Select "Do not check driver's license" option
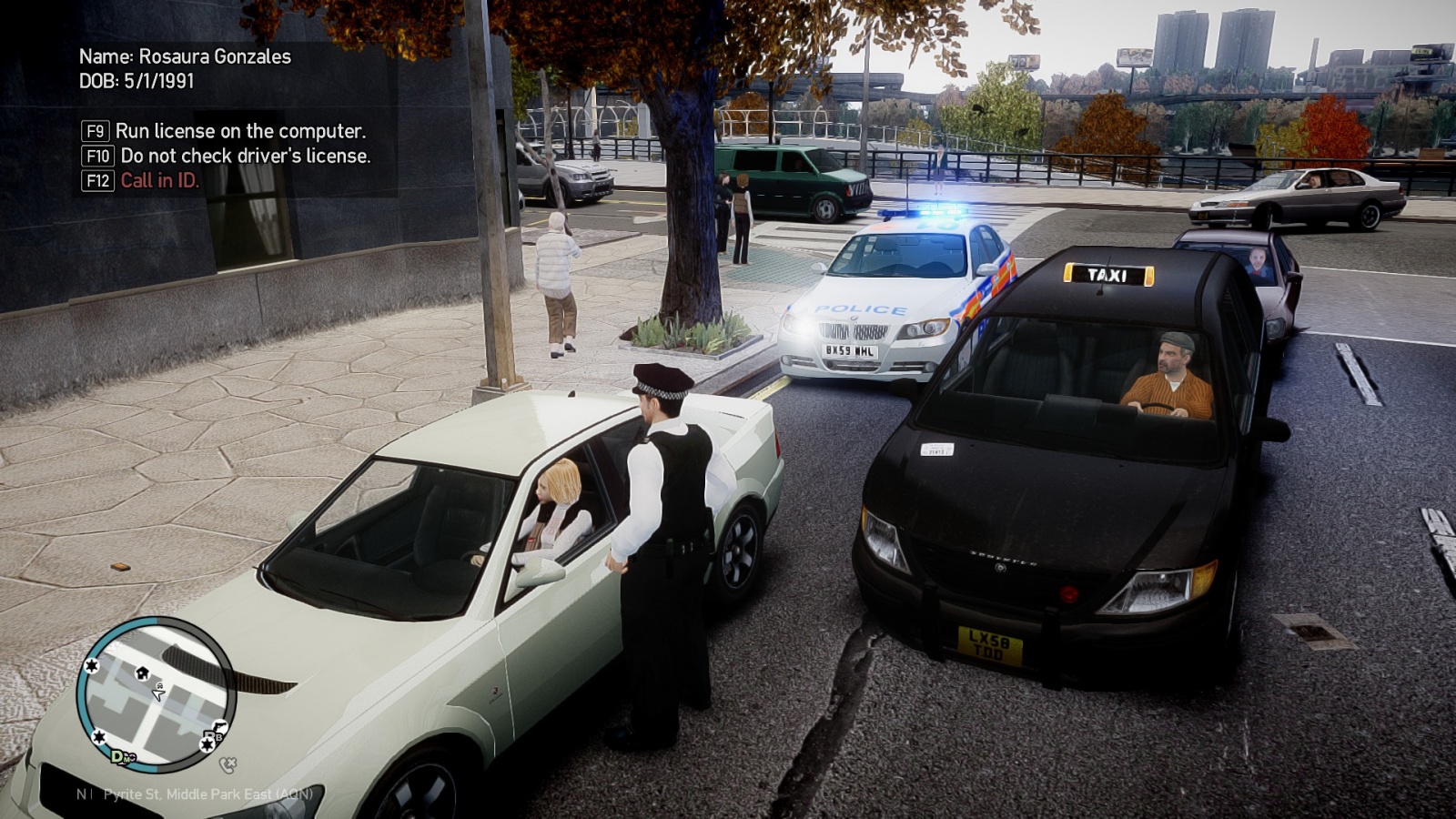1456x819 pixels. click(245, 156)
